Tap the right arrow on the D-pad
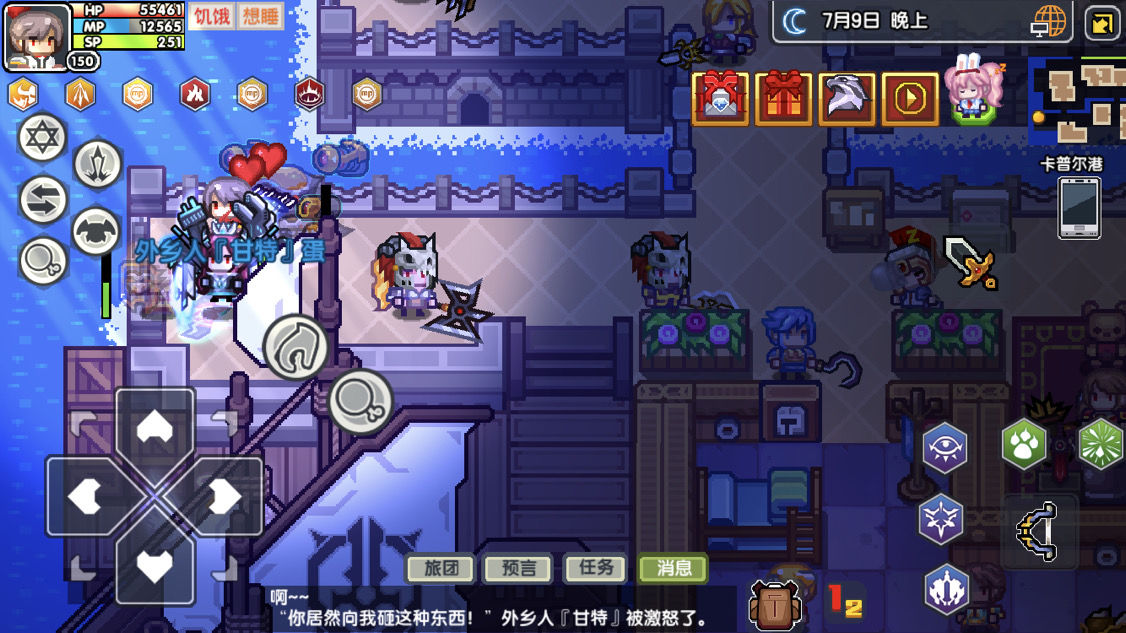This screenshot has height=633, width=1126. pyautogui.click(x=222, y=496)
